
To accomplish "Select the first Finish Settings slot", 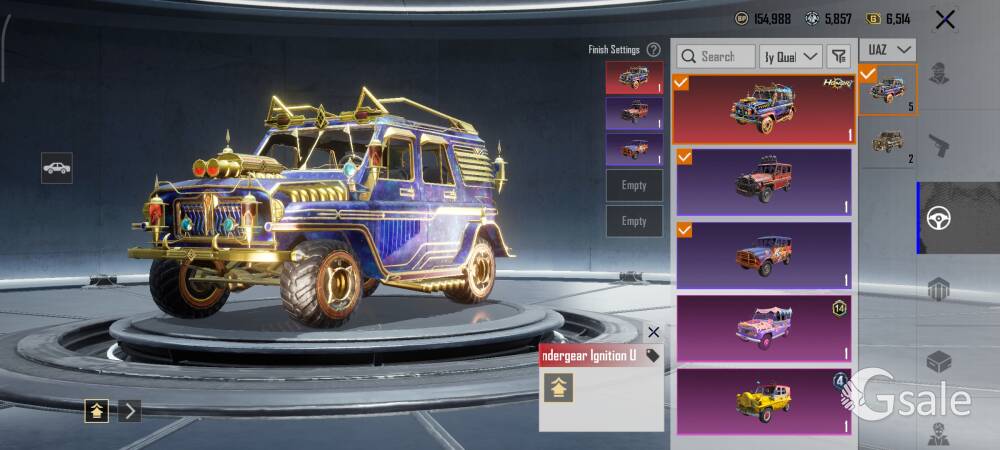I will [x=634, y=77].
